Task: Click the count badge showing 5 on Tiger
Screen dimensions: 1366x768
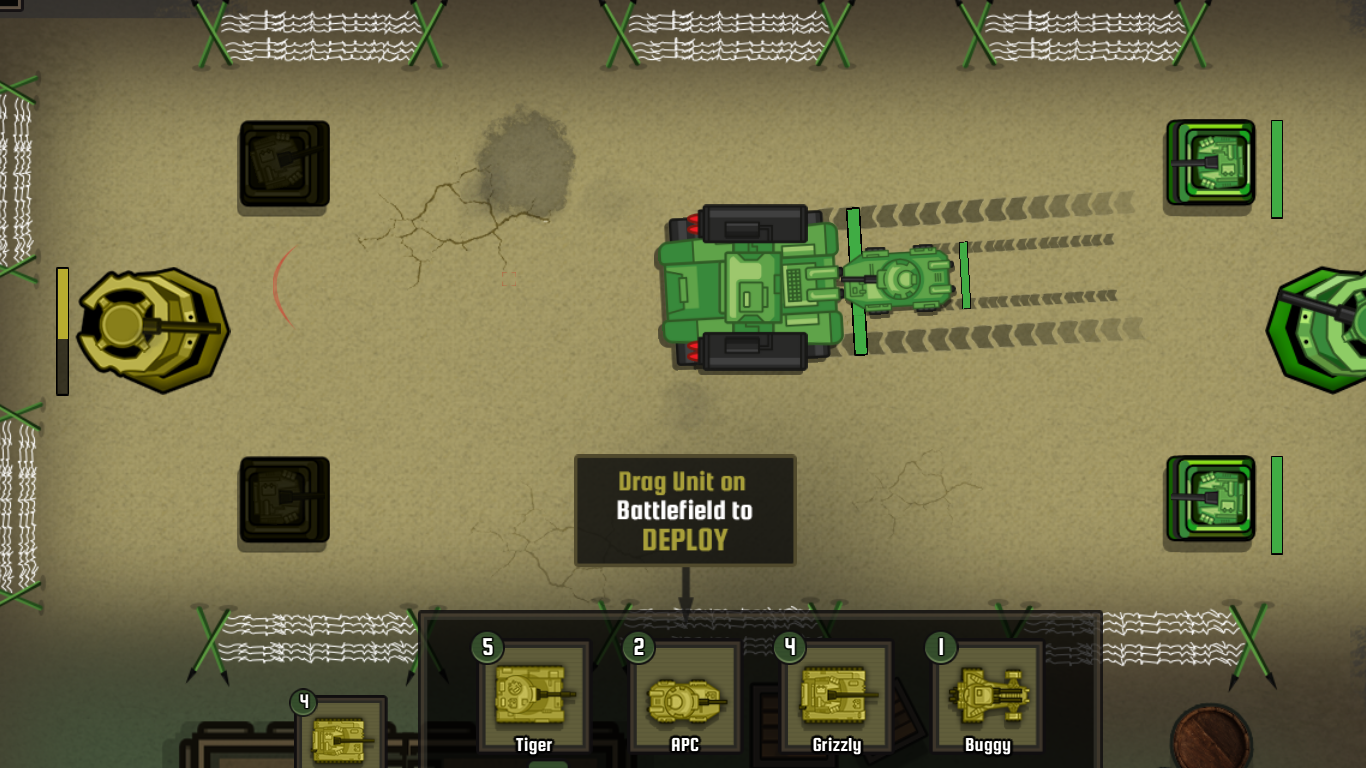Action: coord(487,649)
